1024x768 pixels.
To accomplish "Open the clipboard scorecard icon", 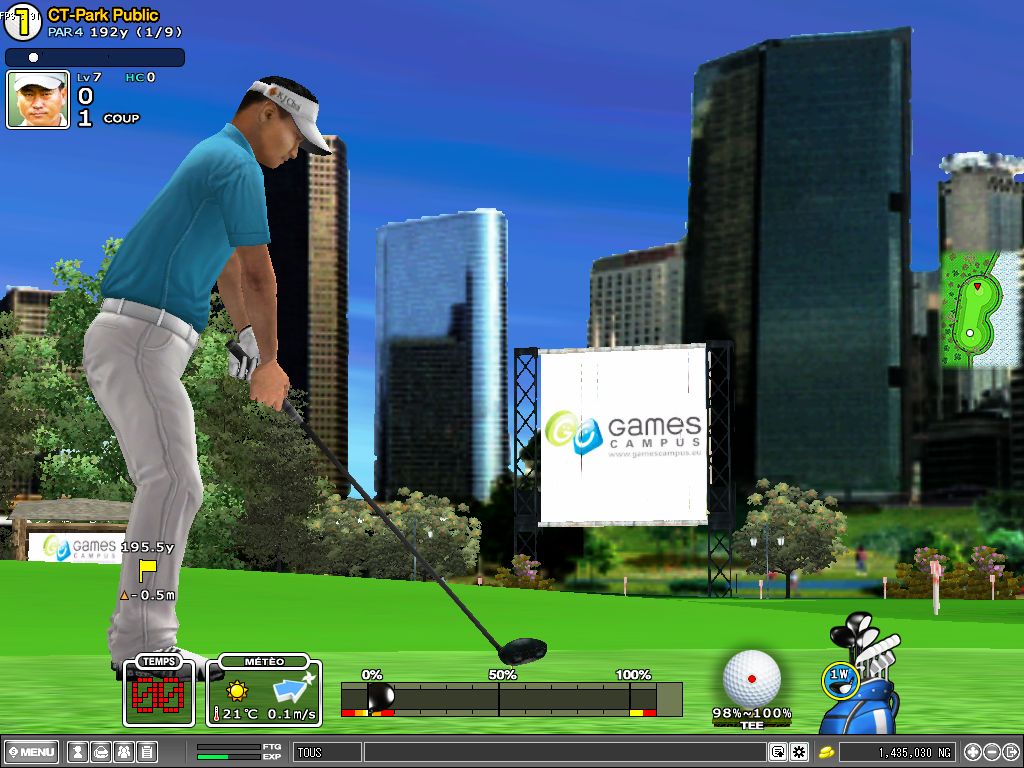I will point(146,752).
